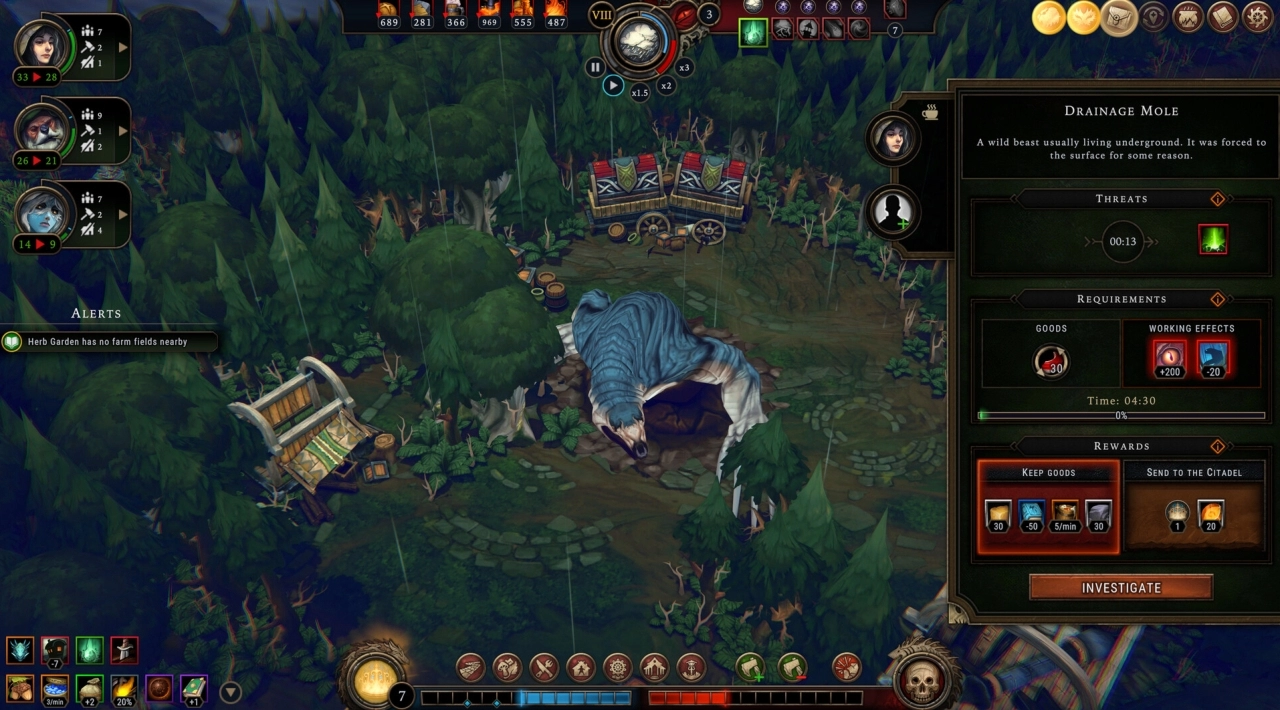Image resolution: width=1280 pixels, height=710 pixels.
Task: Open the encyclopedia book icon
Action: point(1223,17)
